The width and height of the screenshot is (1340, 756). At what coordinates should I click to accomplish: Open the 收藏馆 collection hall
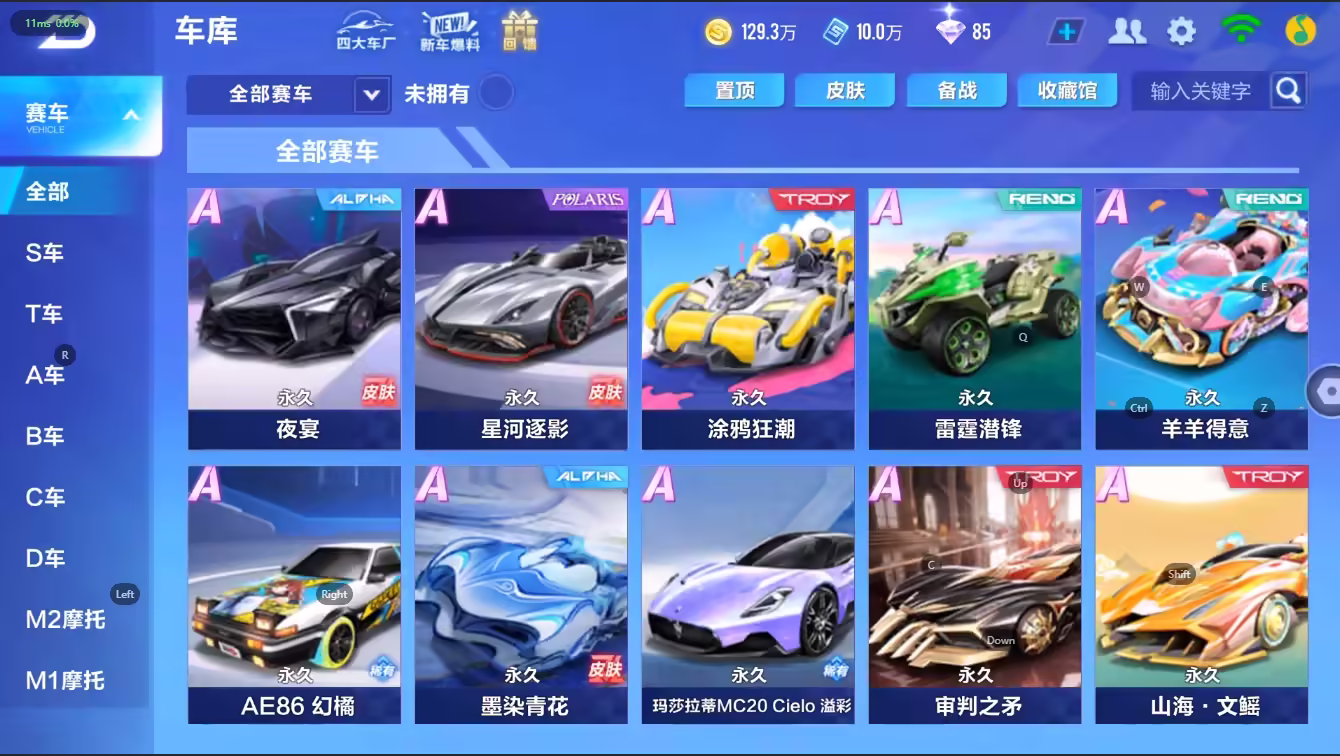point(1067,90)
